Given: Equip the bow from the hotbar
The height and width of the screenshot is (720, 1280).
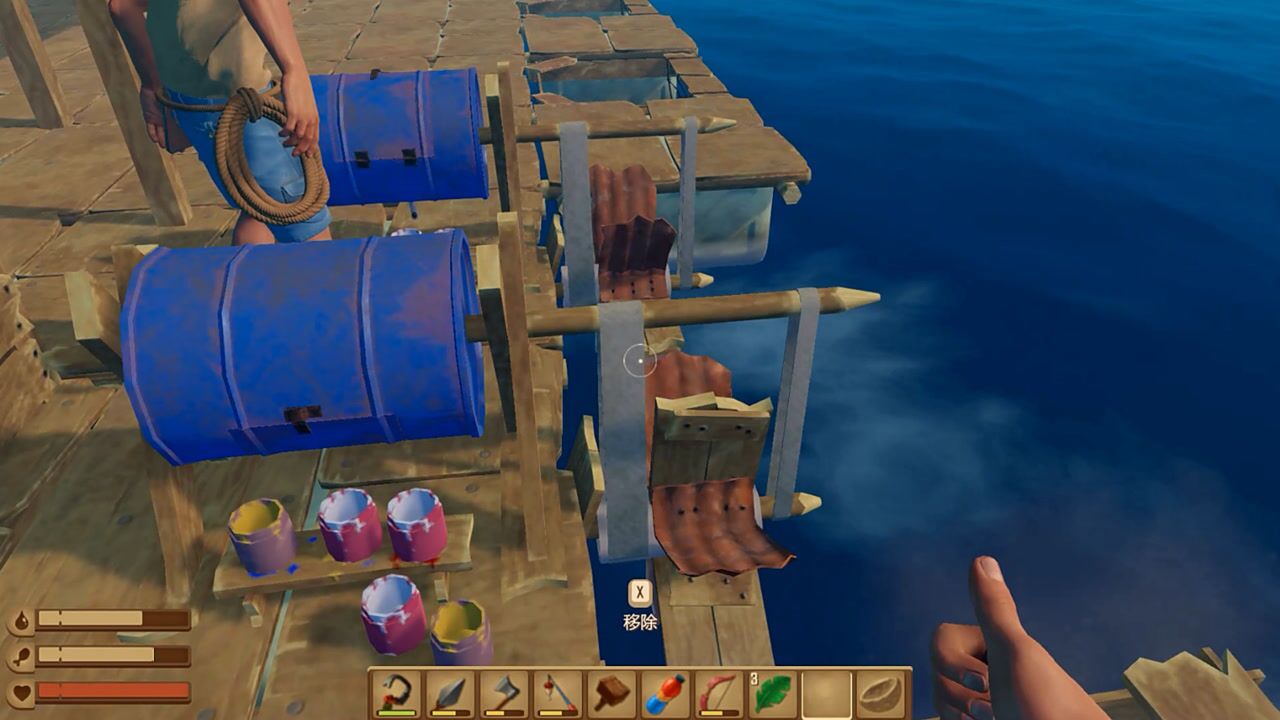Looking at the screenshot, I should click(x=719, y=694).
